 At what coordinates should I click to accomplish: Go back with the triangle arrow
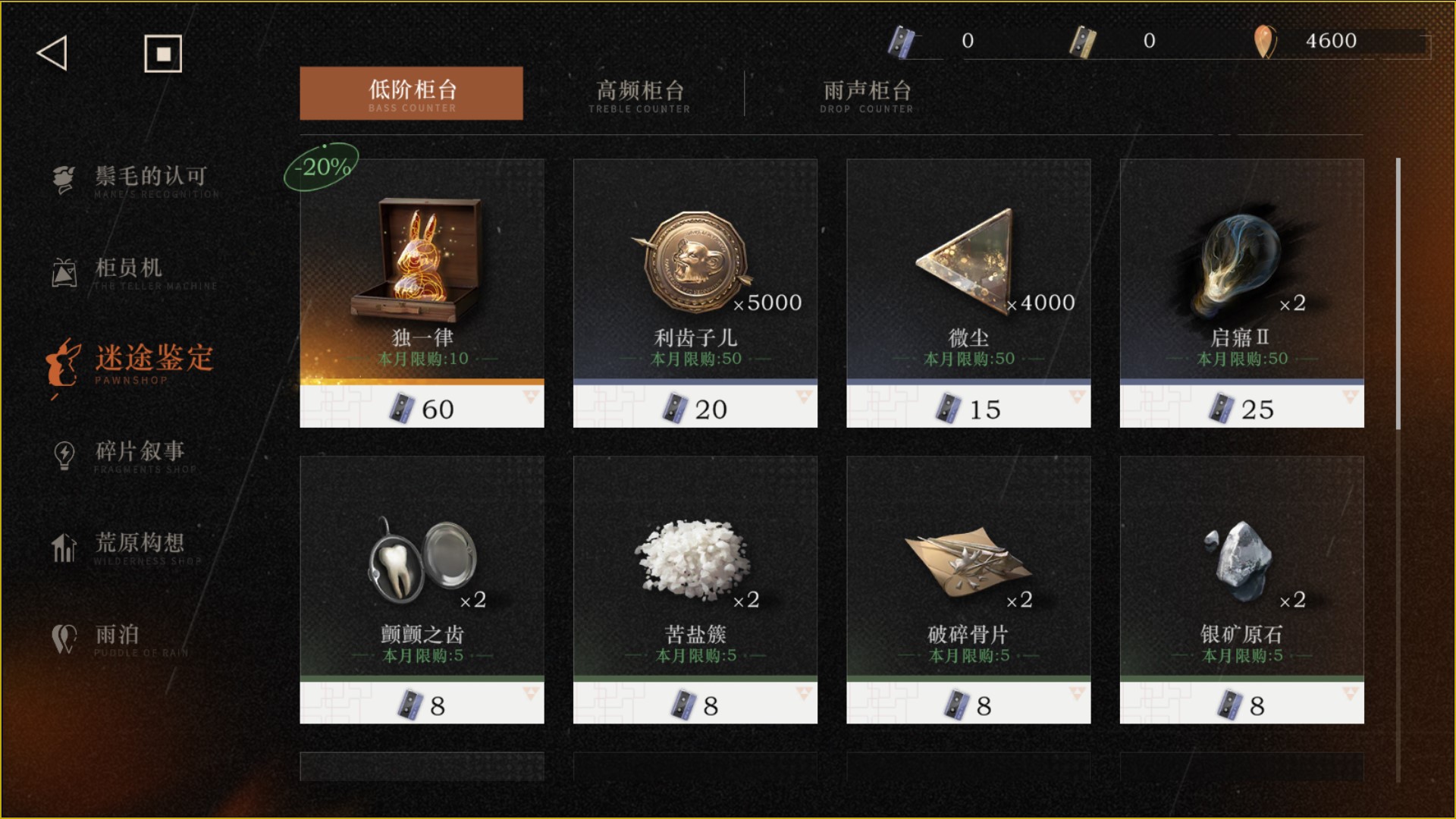point(52,53)
